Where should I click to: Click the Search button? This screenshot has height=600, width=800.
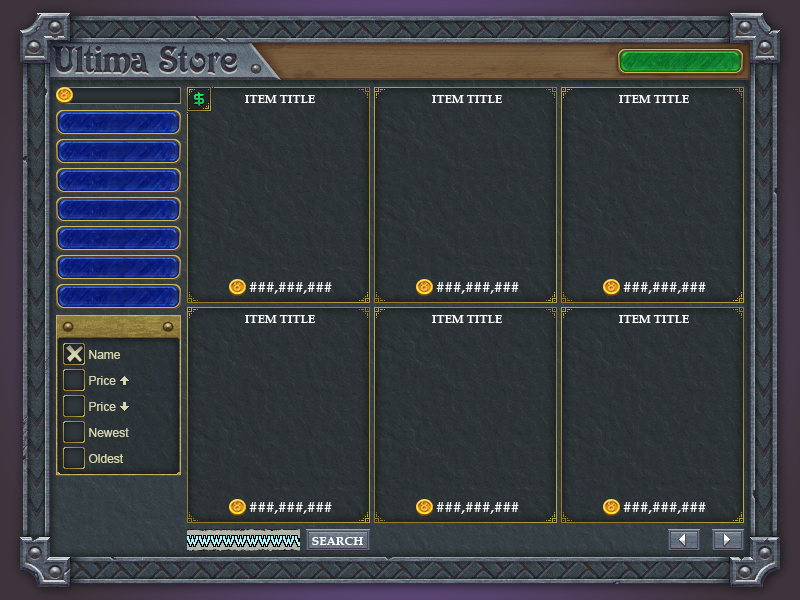[x=337, y=541]
